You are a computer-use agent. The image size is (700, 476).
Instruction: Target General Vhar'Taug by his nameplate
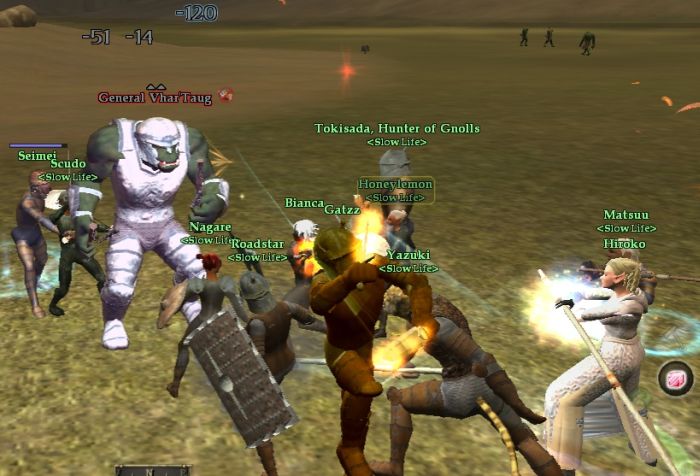tap(156, 98)
